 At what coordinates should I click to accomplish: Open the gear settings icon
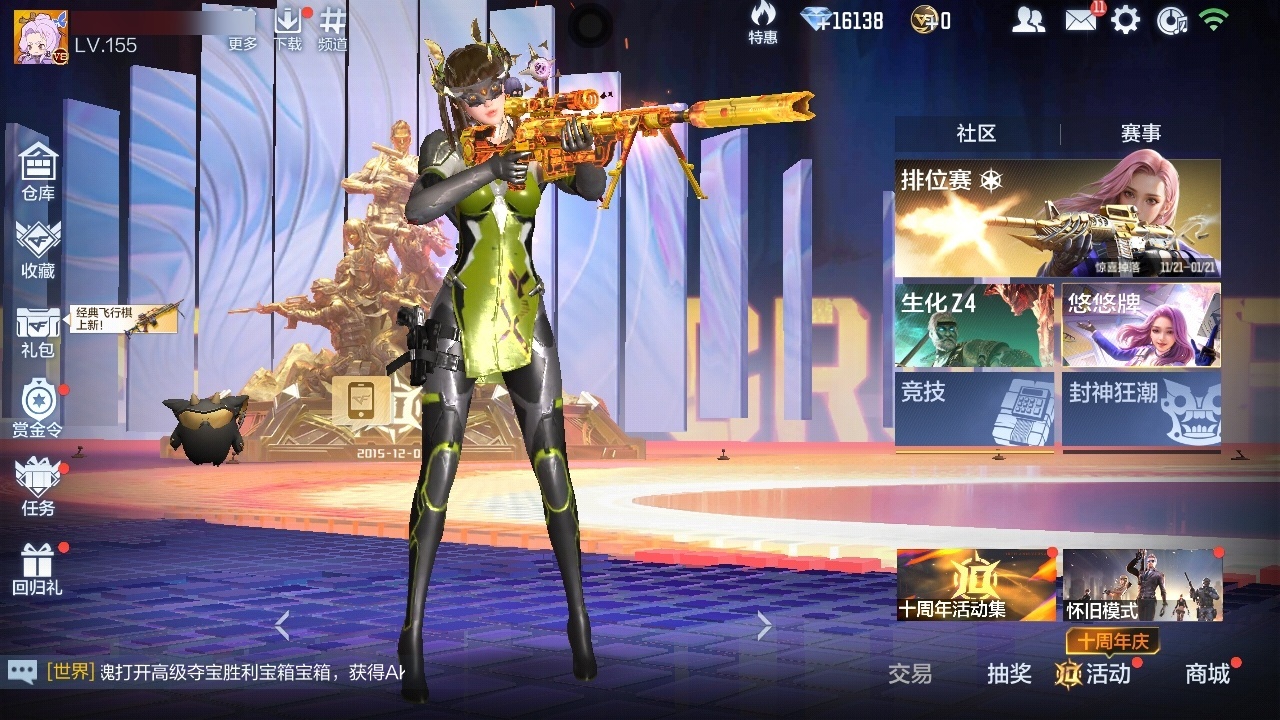click(x=1126, y=20)
